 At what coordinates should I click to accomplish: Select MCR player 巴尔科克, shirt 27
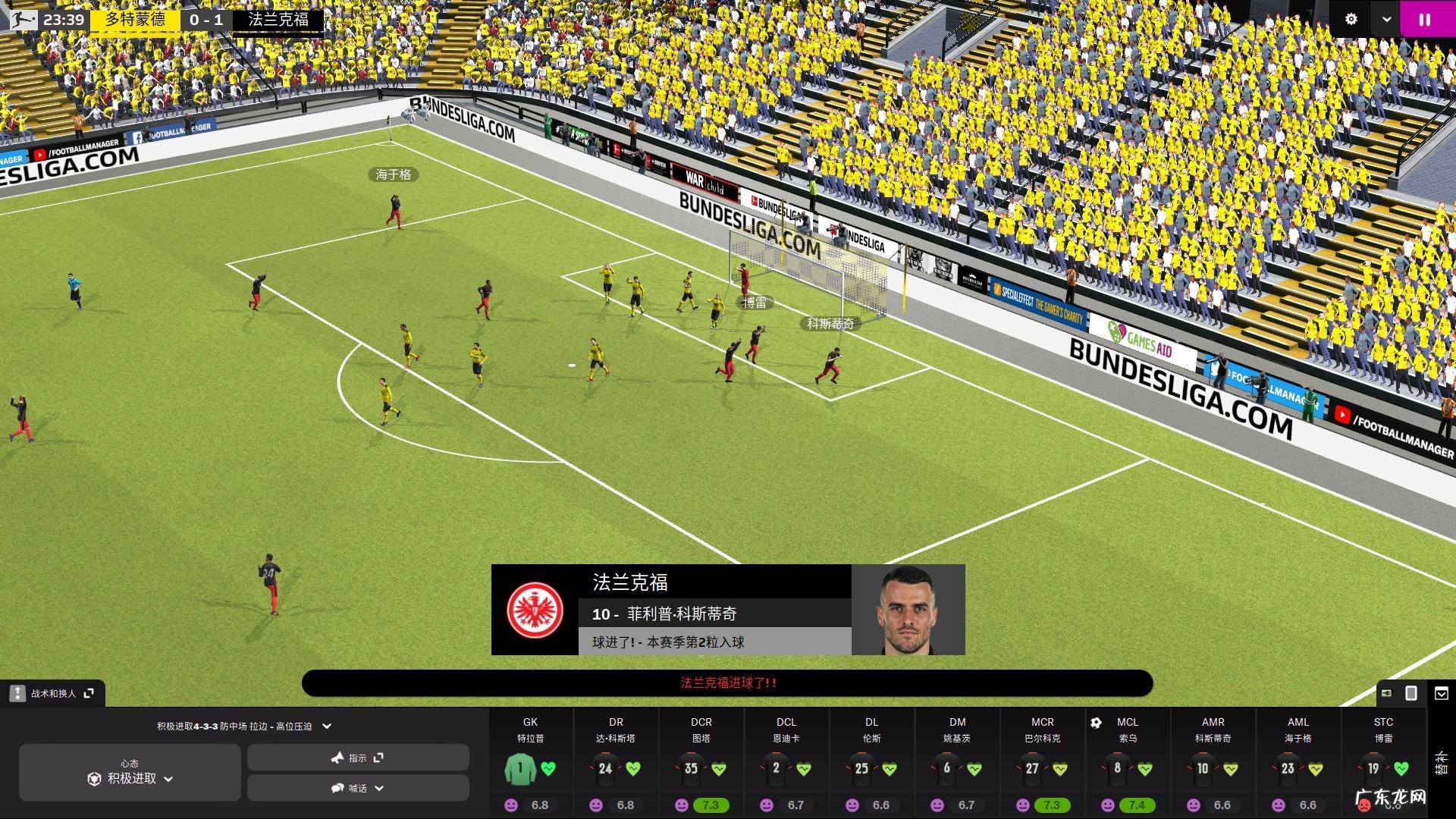1032,768
